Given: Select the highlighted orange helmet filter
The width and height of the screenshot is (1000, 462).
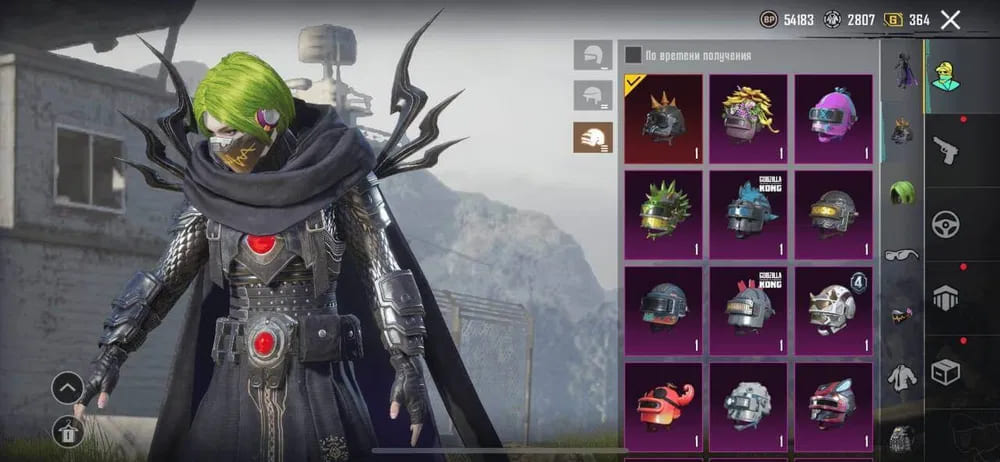Looking at the screenshot, I should tap(592, 137).
